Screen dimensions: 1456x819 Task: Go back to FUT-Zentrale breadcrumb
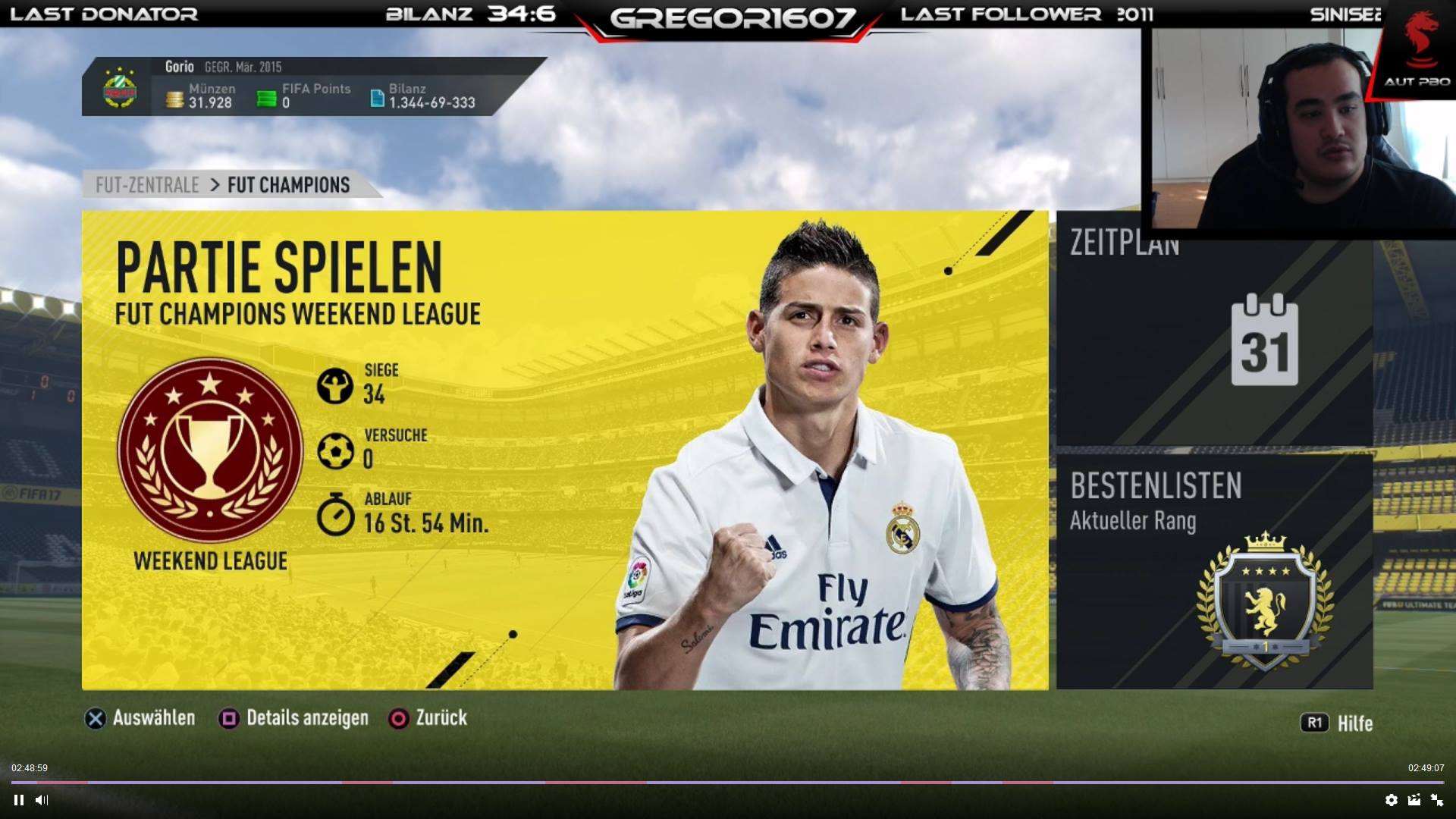147,185
